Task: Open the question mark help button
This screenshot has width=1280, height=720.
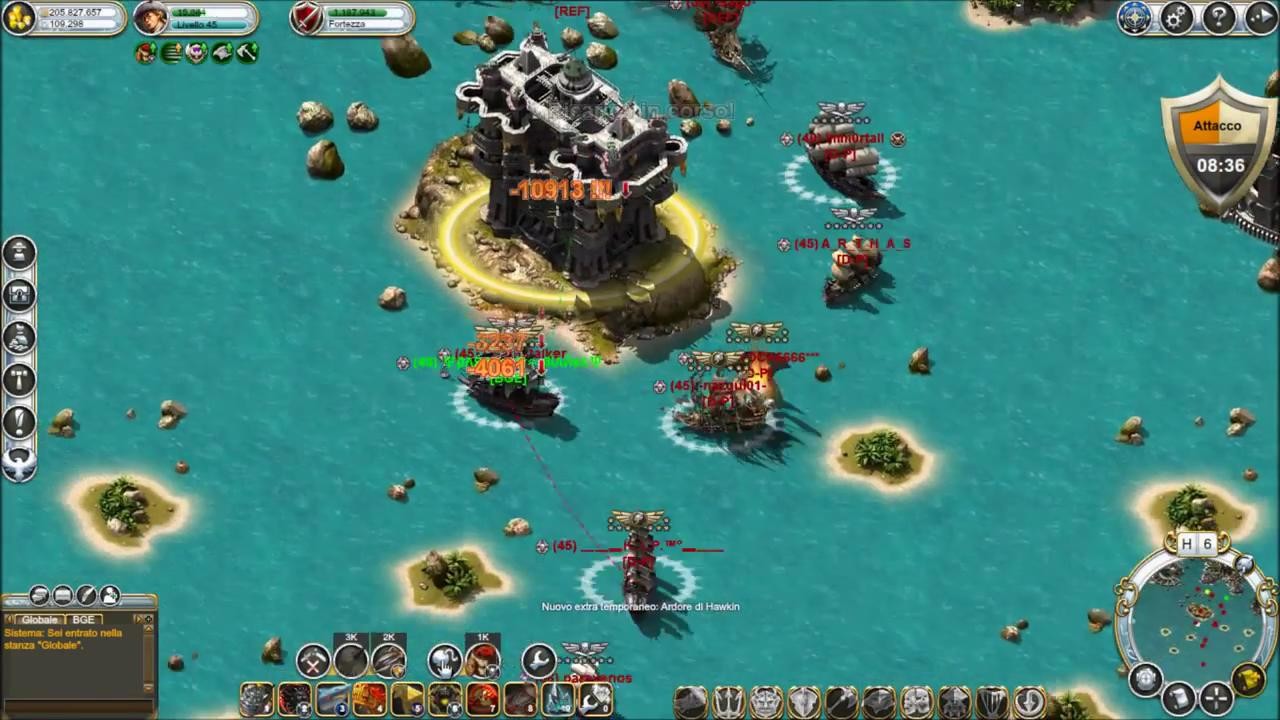Action: click(x=1219, y=18)
